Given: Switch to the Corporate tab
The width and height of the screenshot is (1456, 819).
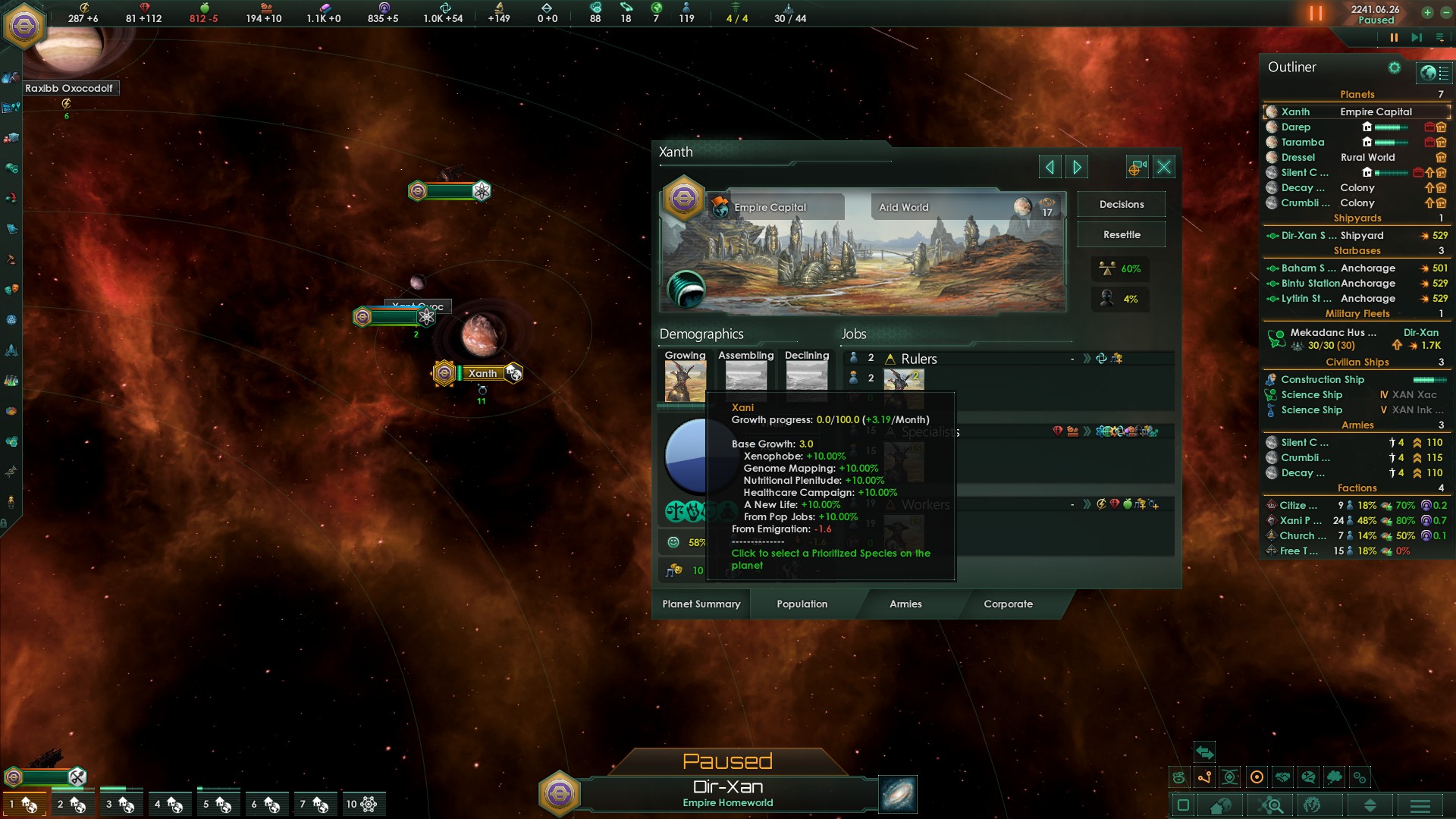Looking at the screenshot, I should click(x=1008, y=604).
